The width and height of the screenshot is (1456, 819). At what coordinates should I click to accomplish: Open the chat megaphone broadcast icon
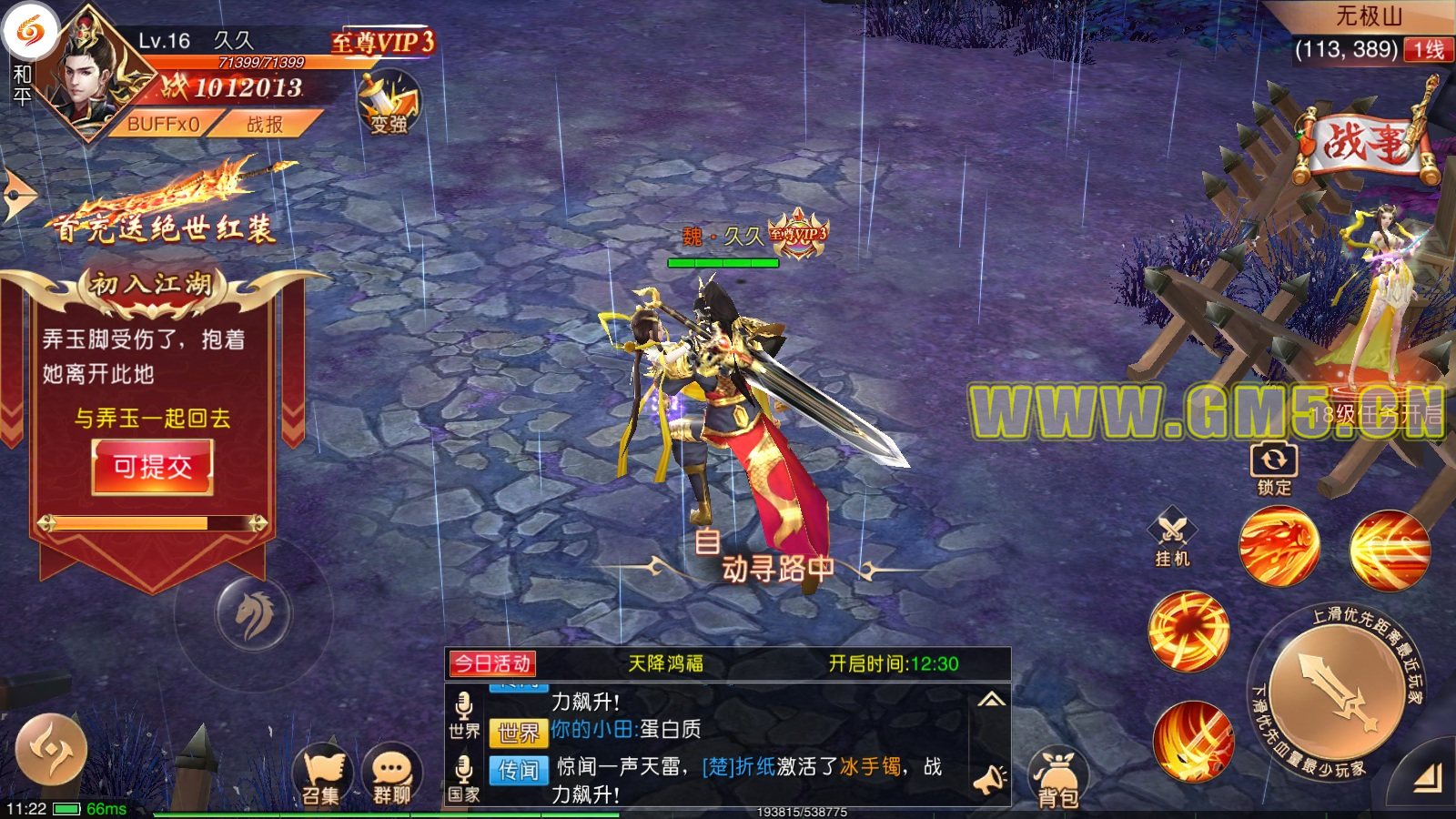(x=989, y=780)
